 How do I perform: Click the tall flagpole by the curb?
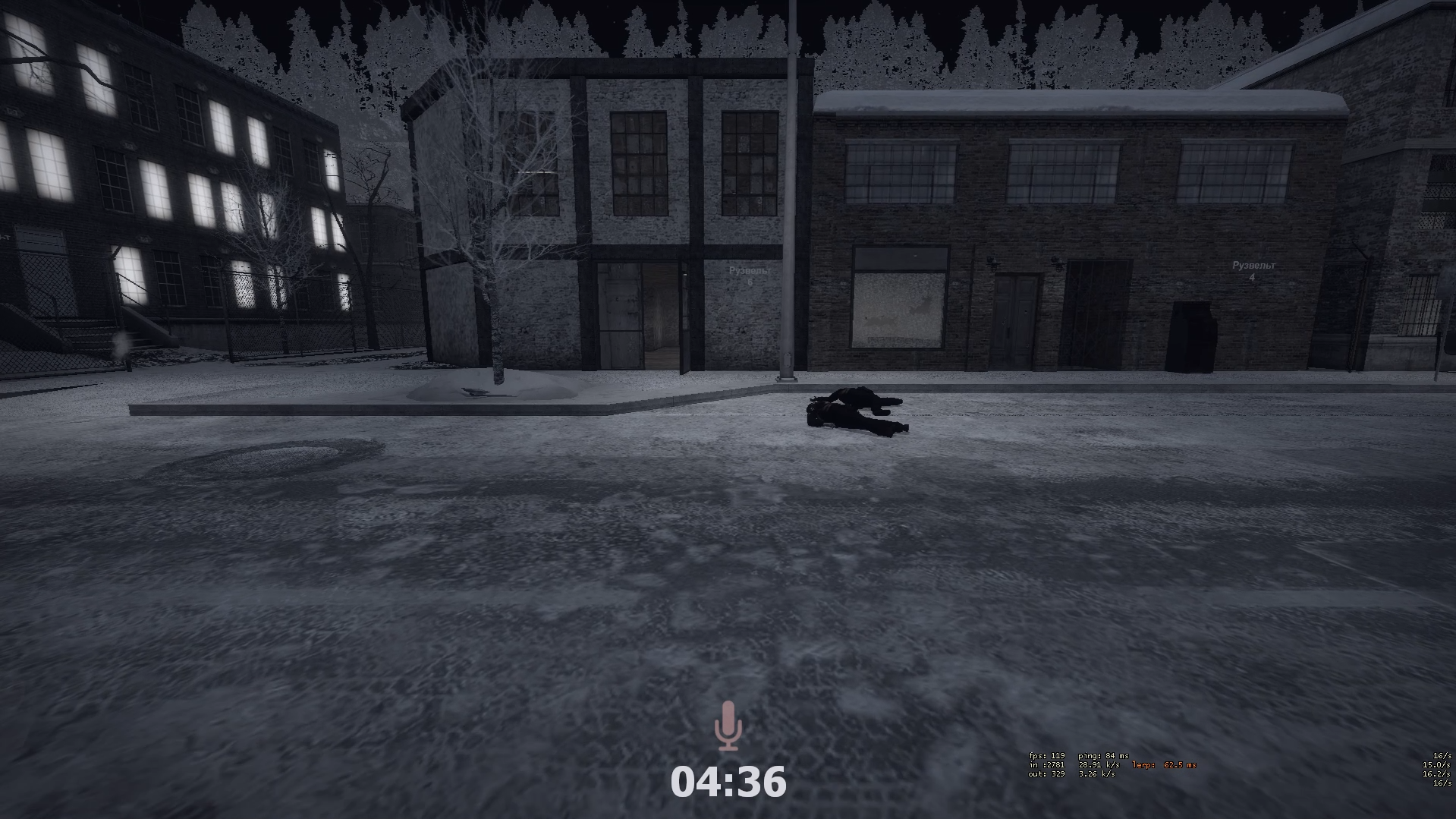pos(791,190)
